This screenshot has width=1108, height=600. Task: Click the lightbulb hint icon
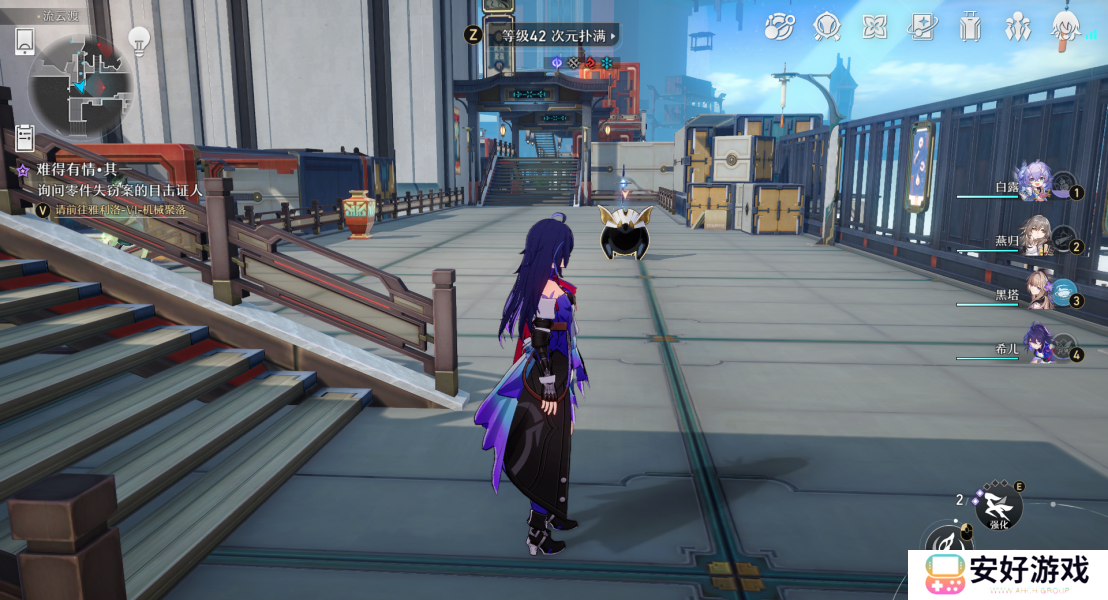[x=138, y=40]
